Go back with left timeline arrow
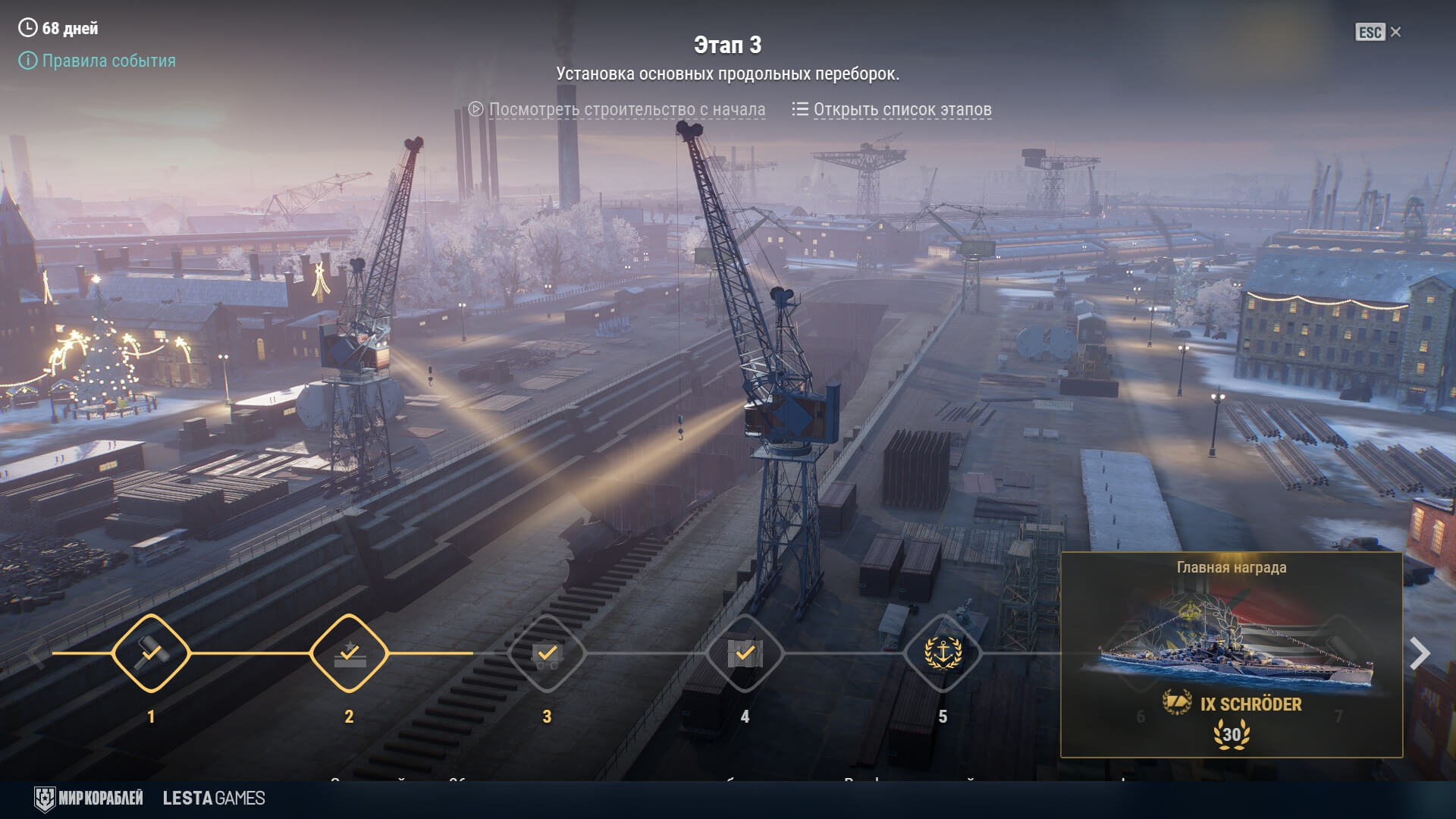This screenshot has width=1456, height=819. [36, 653]
